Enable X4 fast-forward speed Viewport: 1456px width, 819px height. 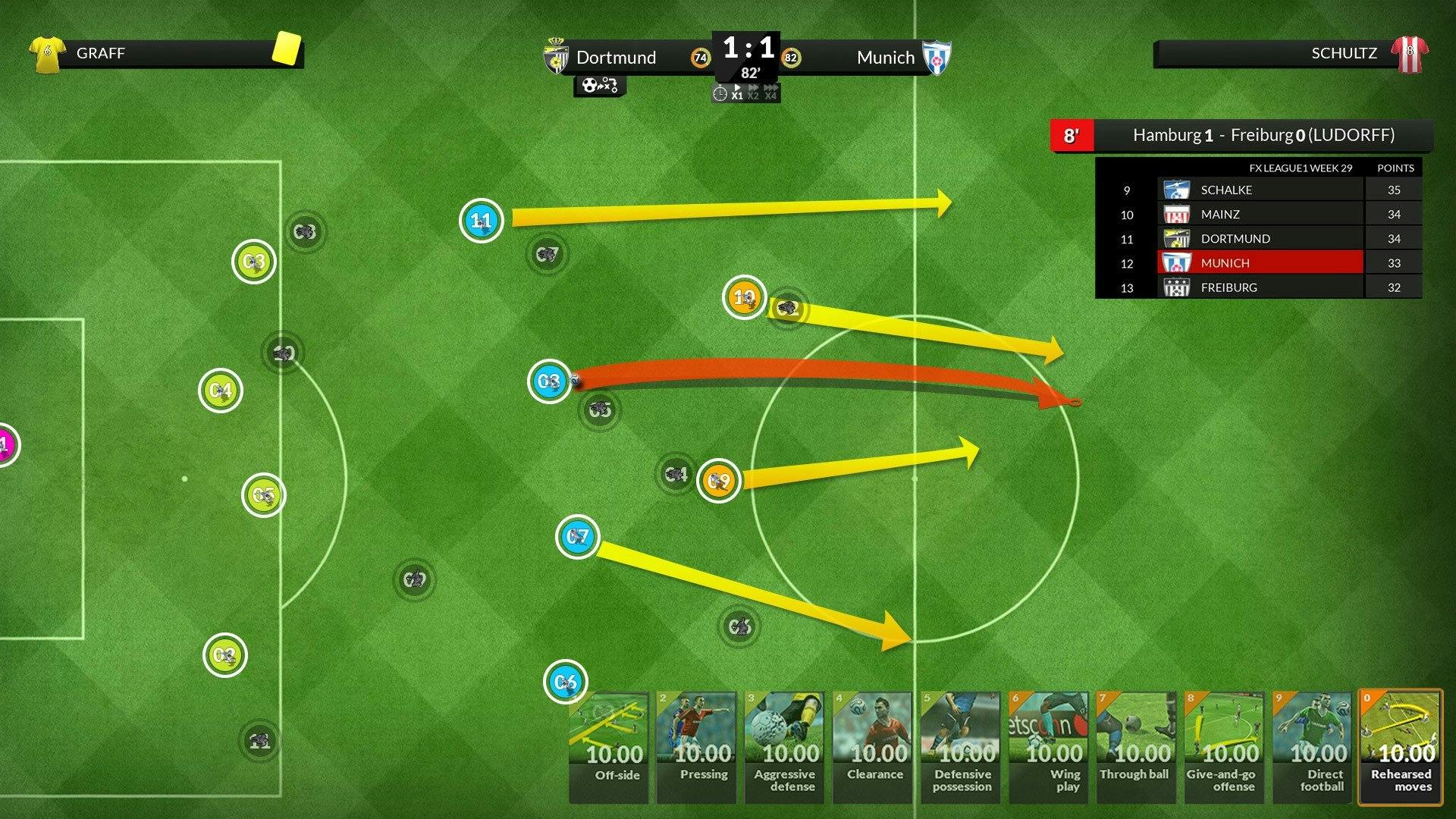770,94
